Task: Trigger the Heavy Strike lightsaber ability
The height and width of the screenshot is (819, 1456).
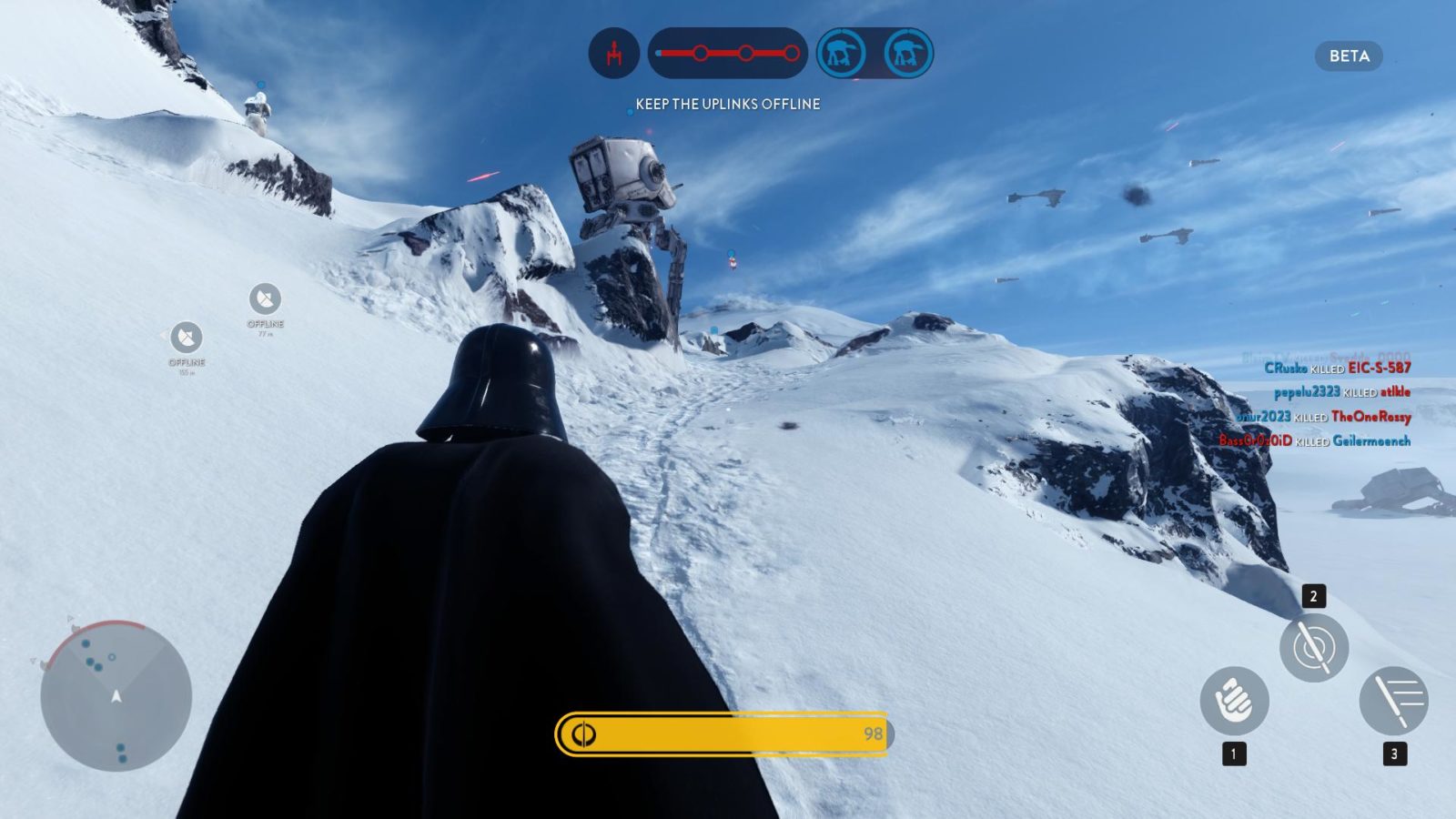Action: tap(1393, 701)
